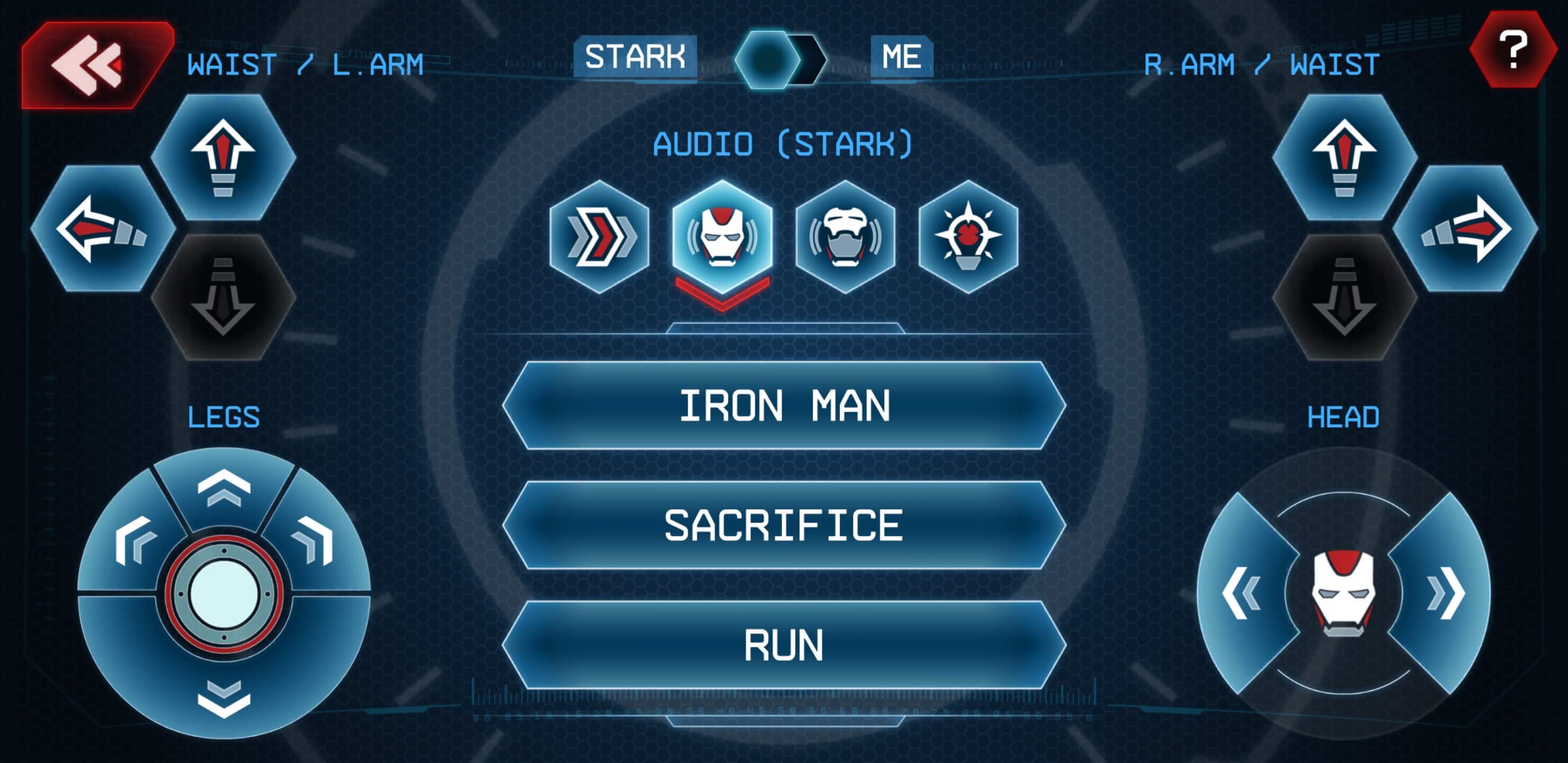The height and width of the screenshot is (763, 1568).
Task: Play the SACRIFICE audio clip
Action: [784, 526]
